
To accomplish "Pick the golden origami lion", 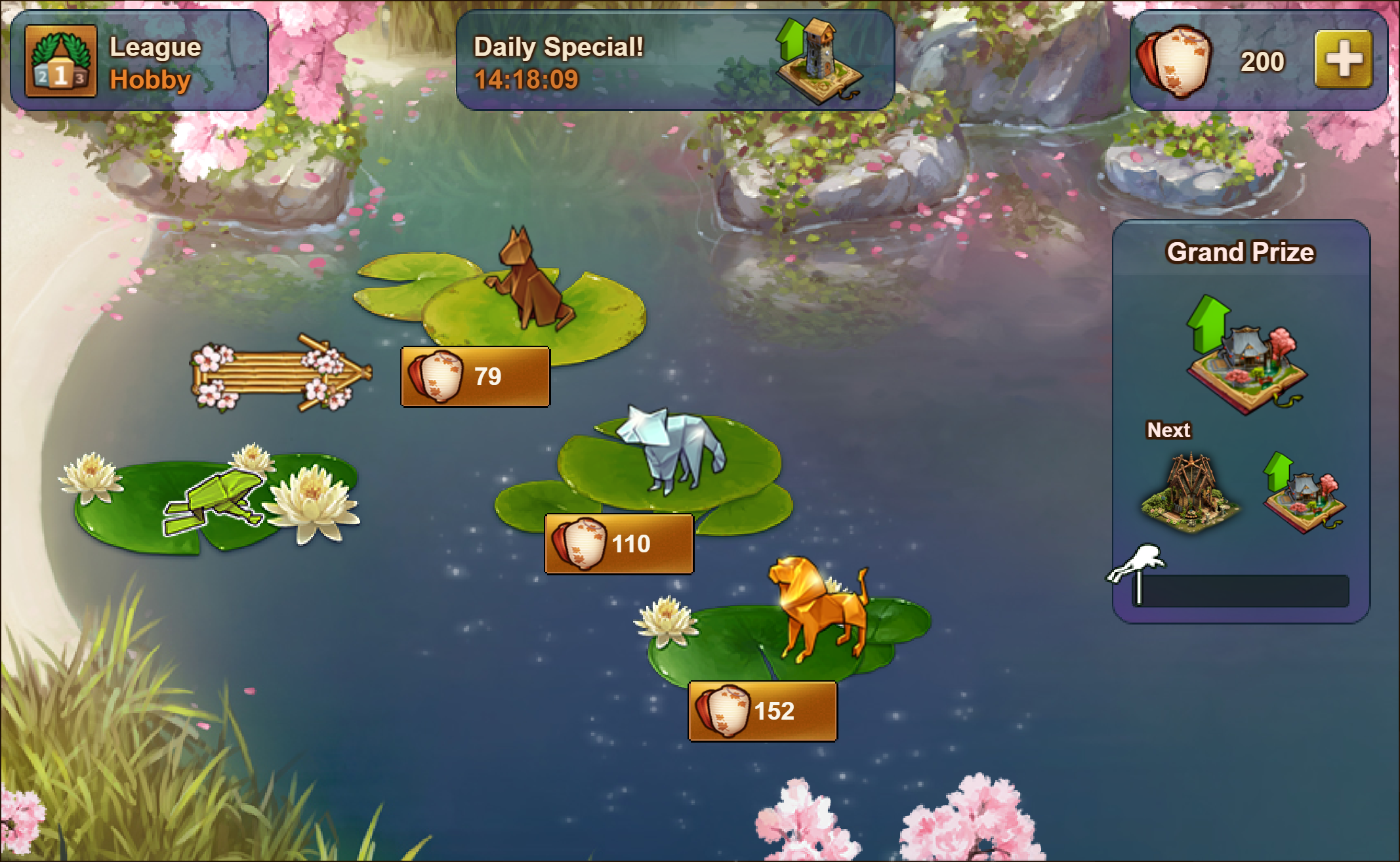I will tap(817, 604).
